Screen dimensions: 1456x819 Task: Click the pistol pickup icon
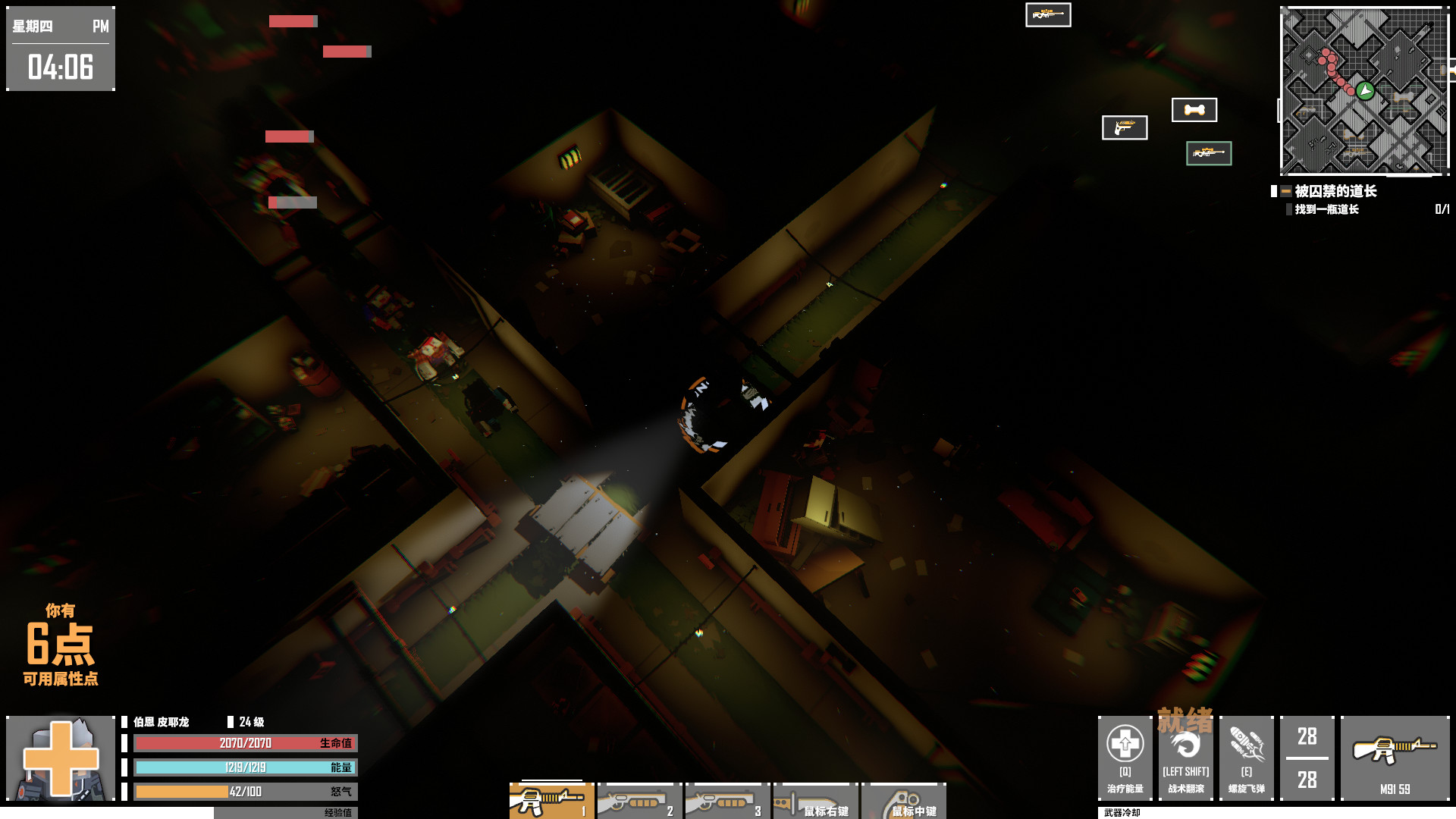(x=1124, y=128)
